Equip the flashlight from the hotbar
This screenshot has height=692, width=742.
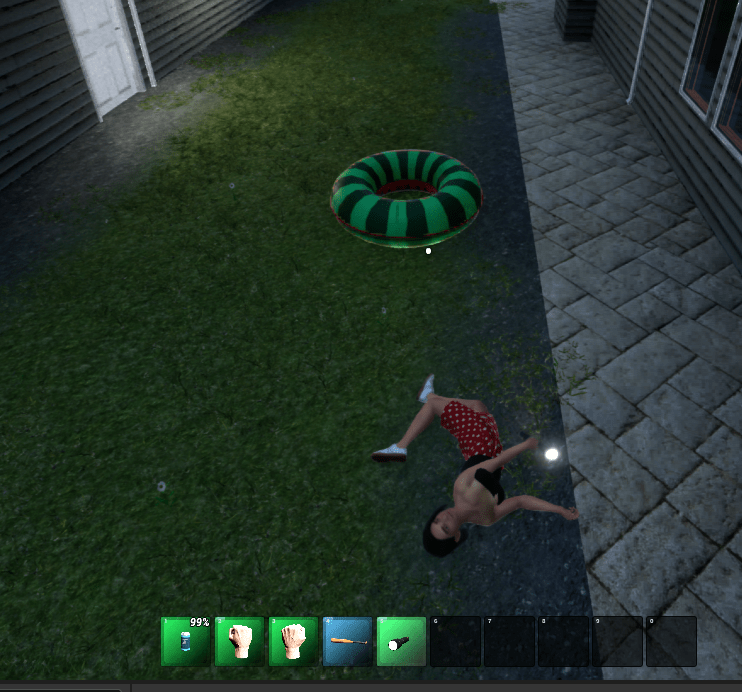coord(402,641)
